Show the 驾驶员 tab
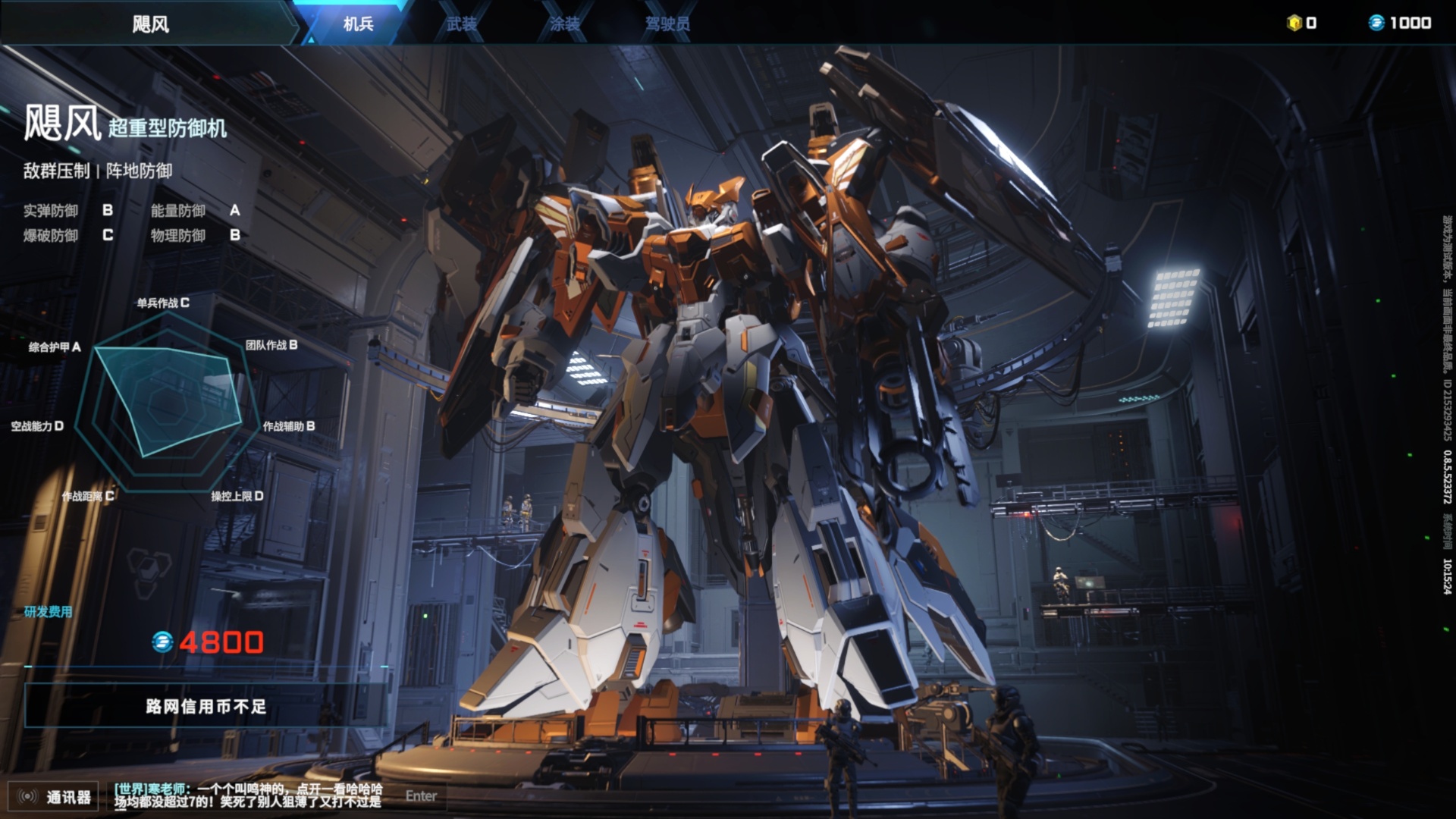 667,24
